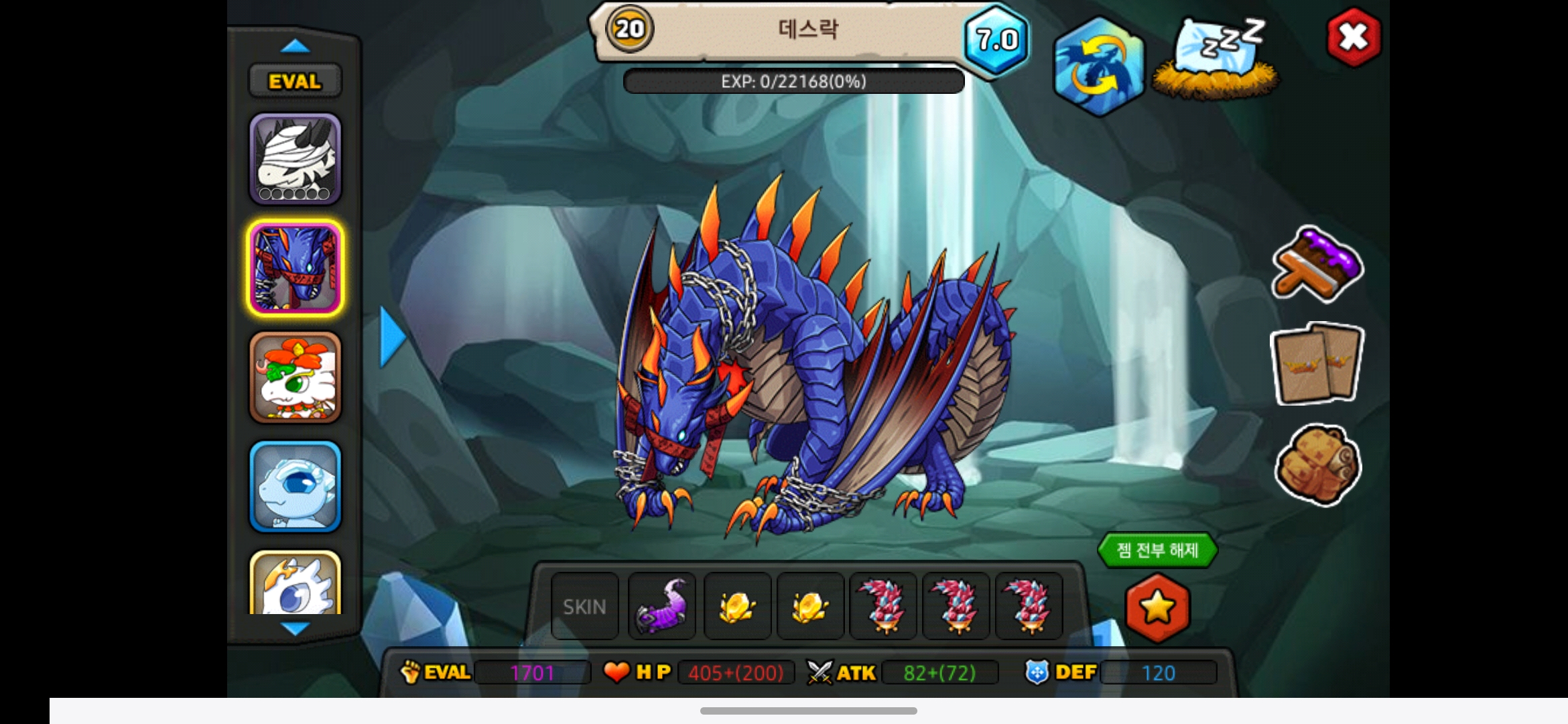Select the white zebra dragon portrait
The width and height of the screenshot is (1568, 724).
pos(296,159)
